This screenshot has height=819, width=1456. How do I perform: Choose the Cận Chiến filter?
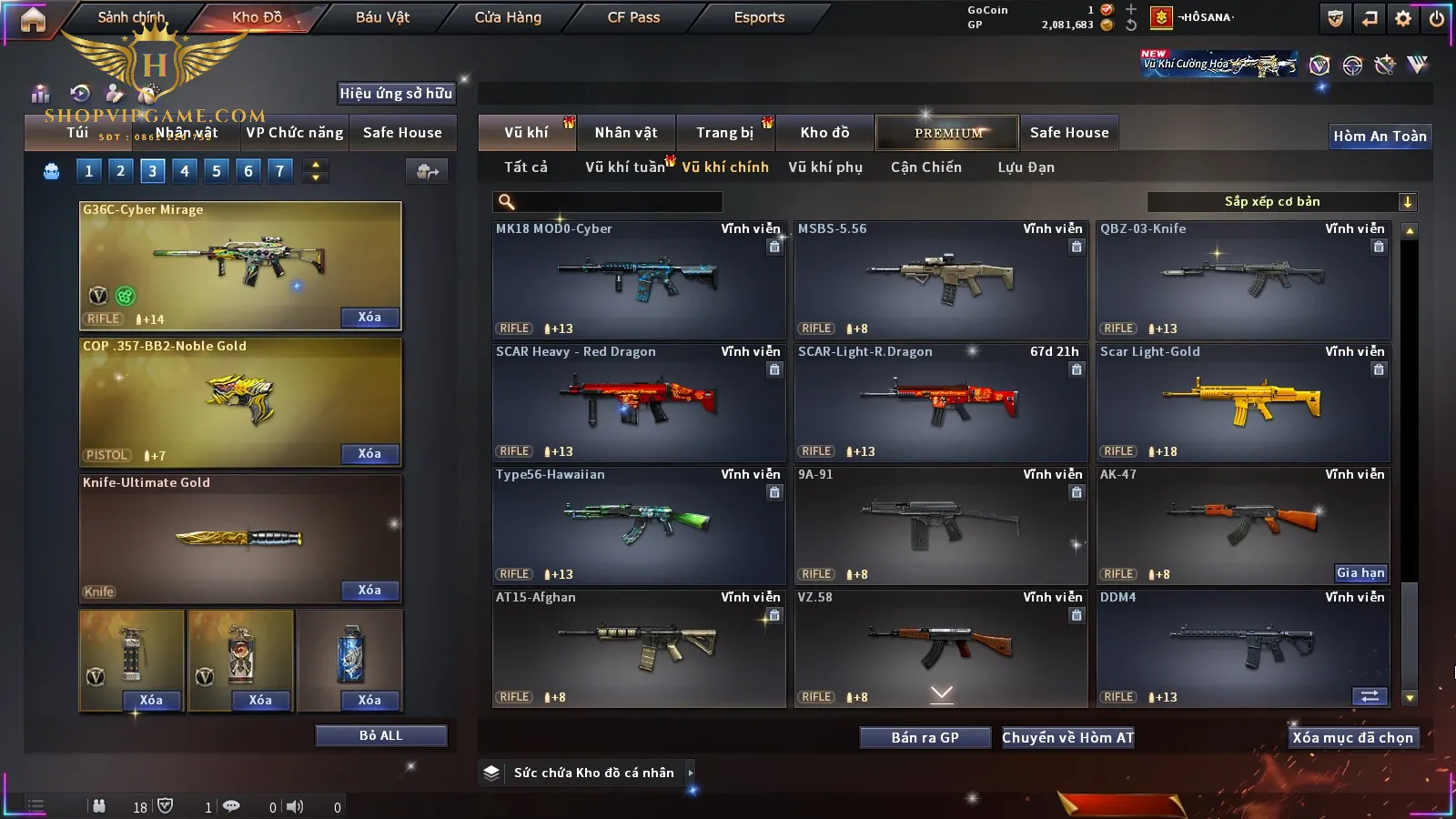(925, 167)
